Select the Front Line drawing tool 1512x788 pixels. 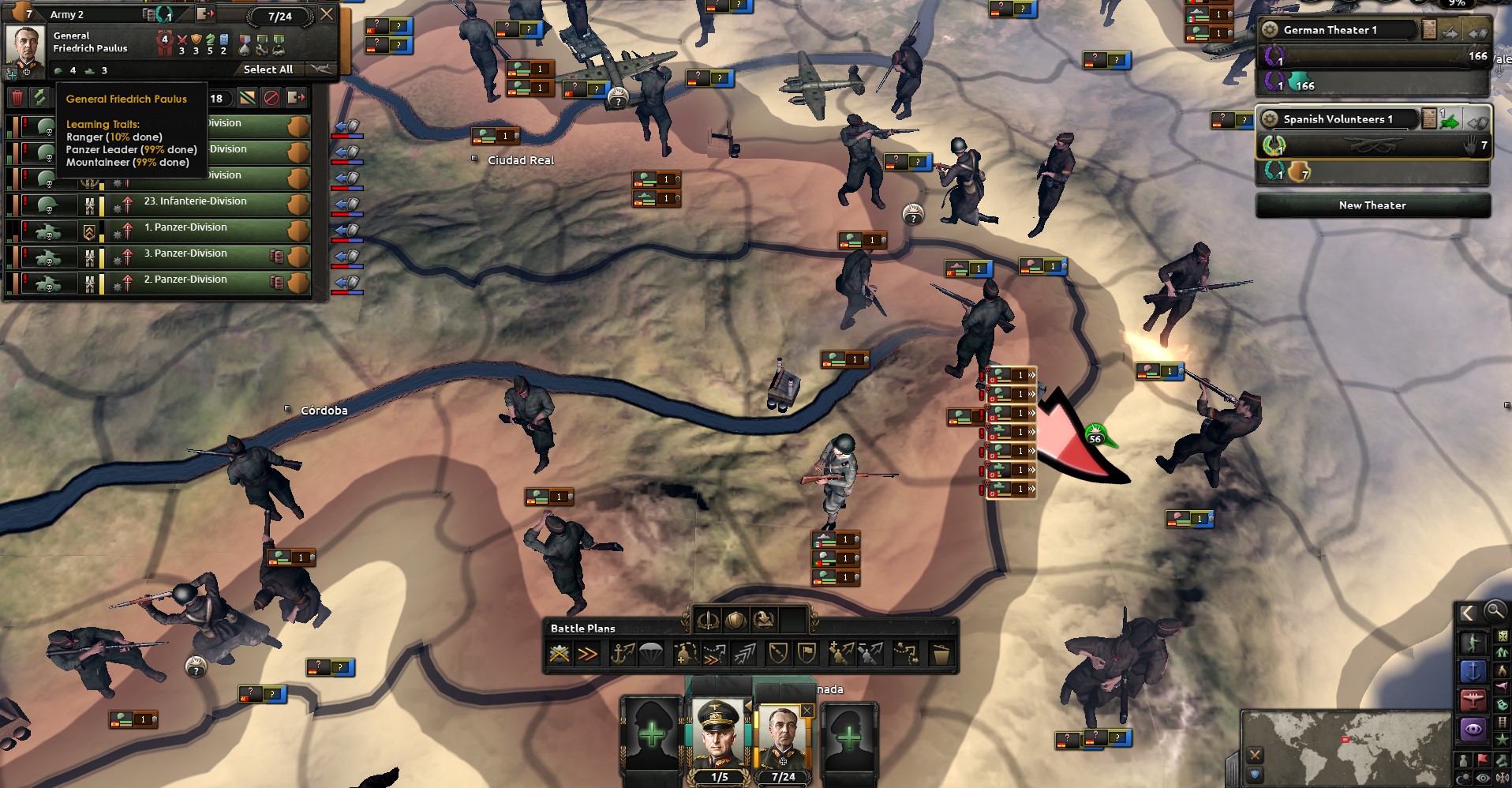click(x=560, y=654)
